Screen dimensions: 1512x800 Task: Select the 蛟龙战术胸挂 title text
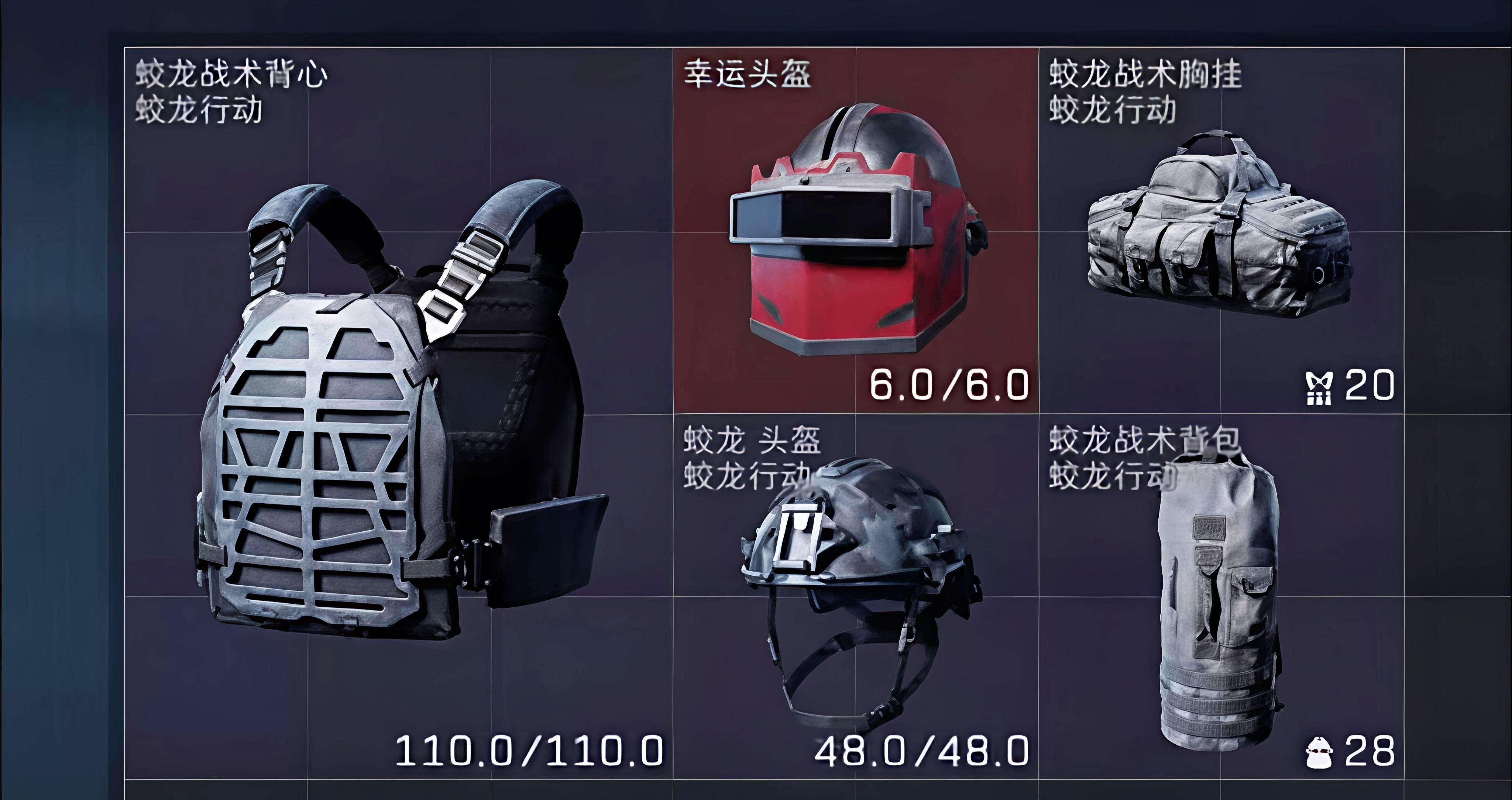point(1151,73)
